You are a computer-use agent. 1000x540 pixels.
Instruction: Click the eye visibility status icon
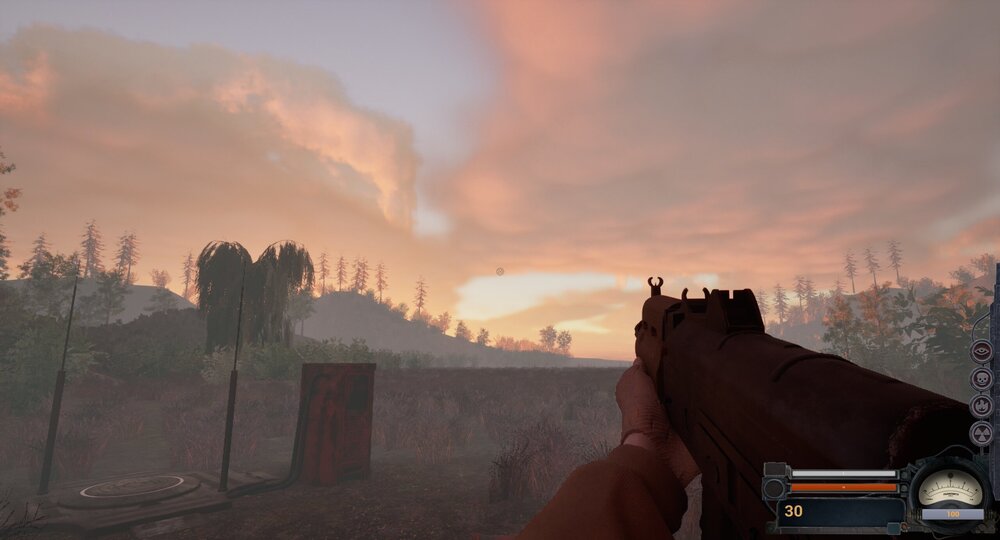(x=981, y=351)
